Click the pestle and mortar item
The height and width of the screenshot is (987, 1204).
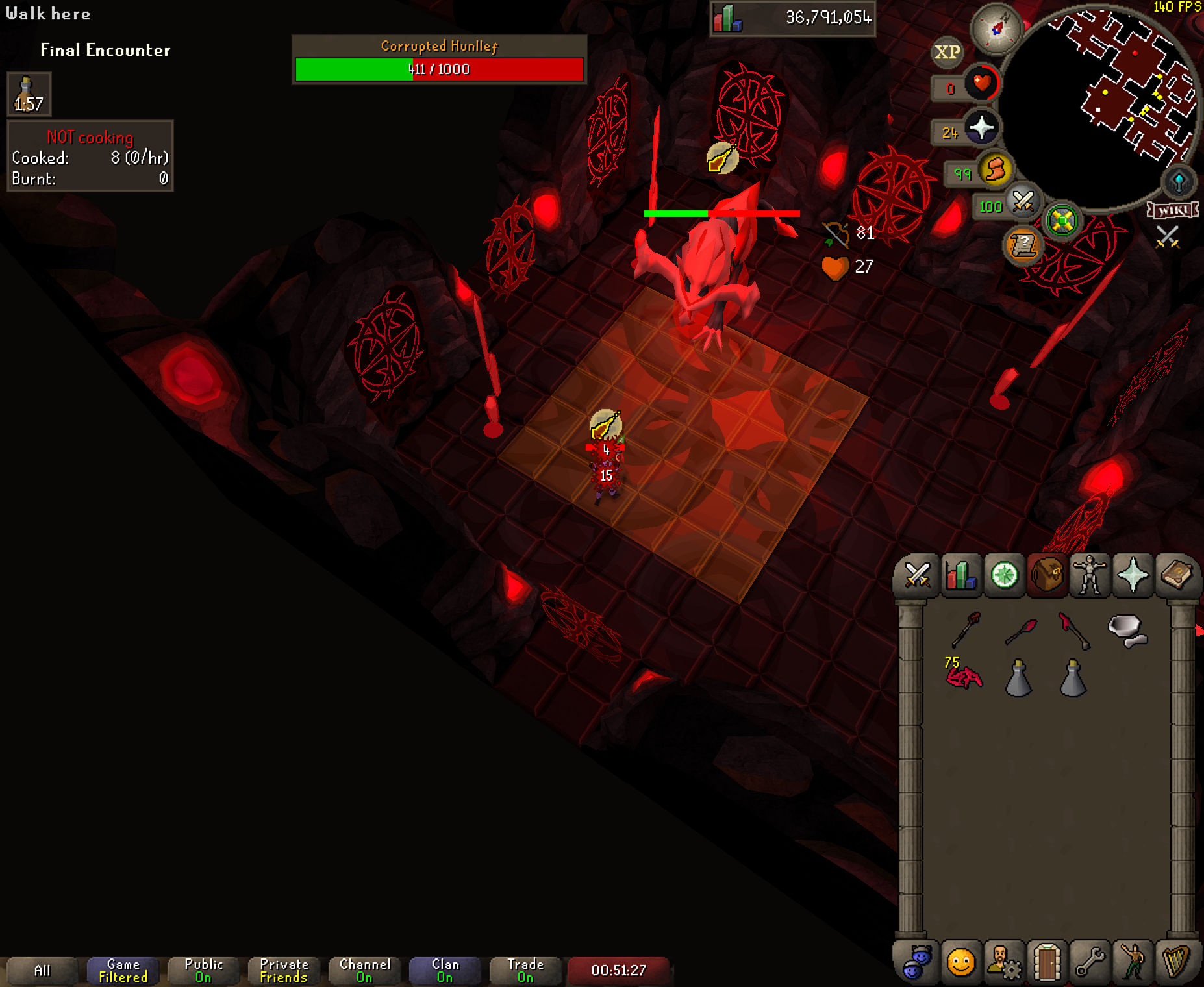(1127, 631)
